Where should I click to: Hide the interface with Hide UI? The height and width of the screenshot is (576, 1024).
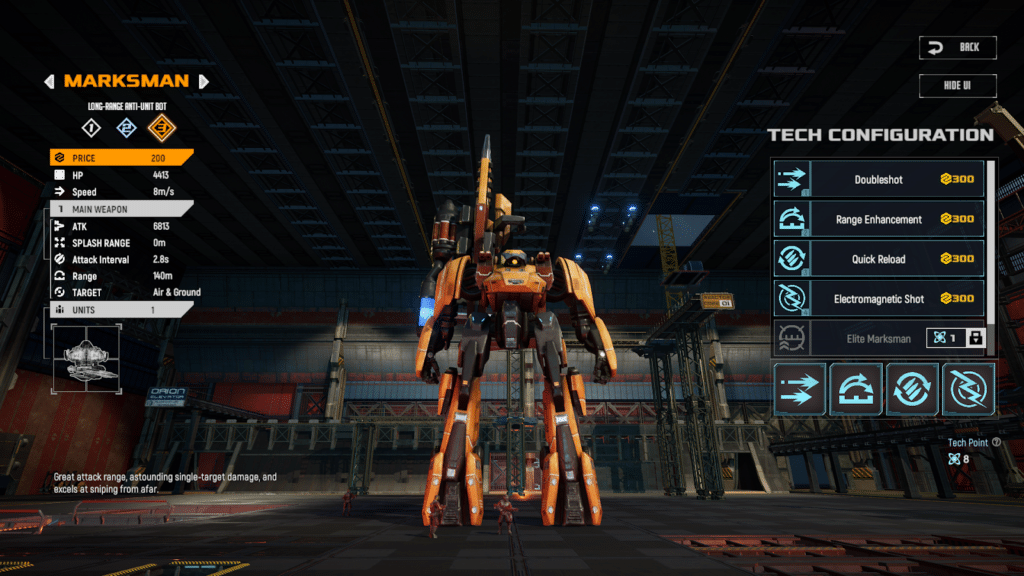point(958,85)
